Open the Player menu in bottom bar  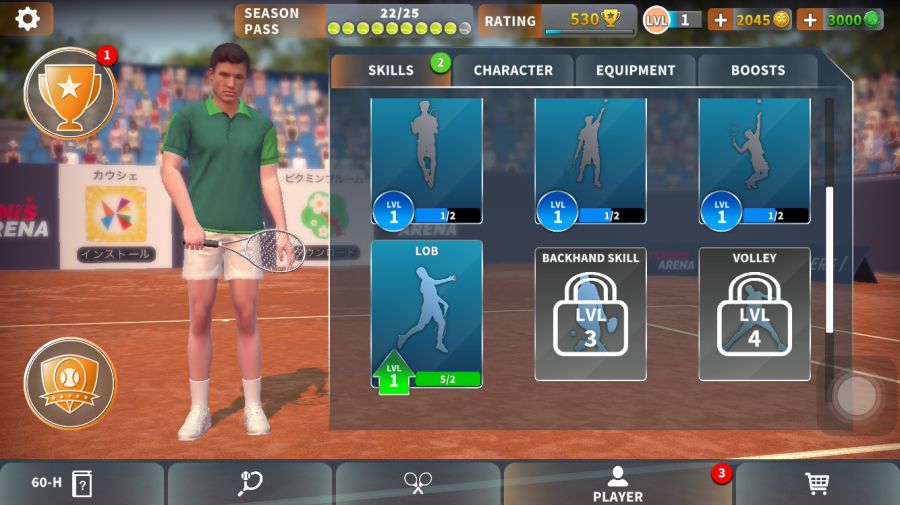(618, 483)
